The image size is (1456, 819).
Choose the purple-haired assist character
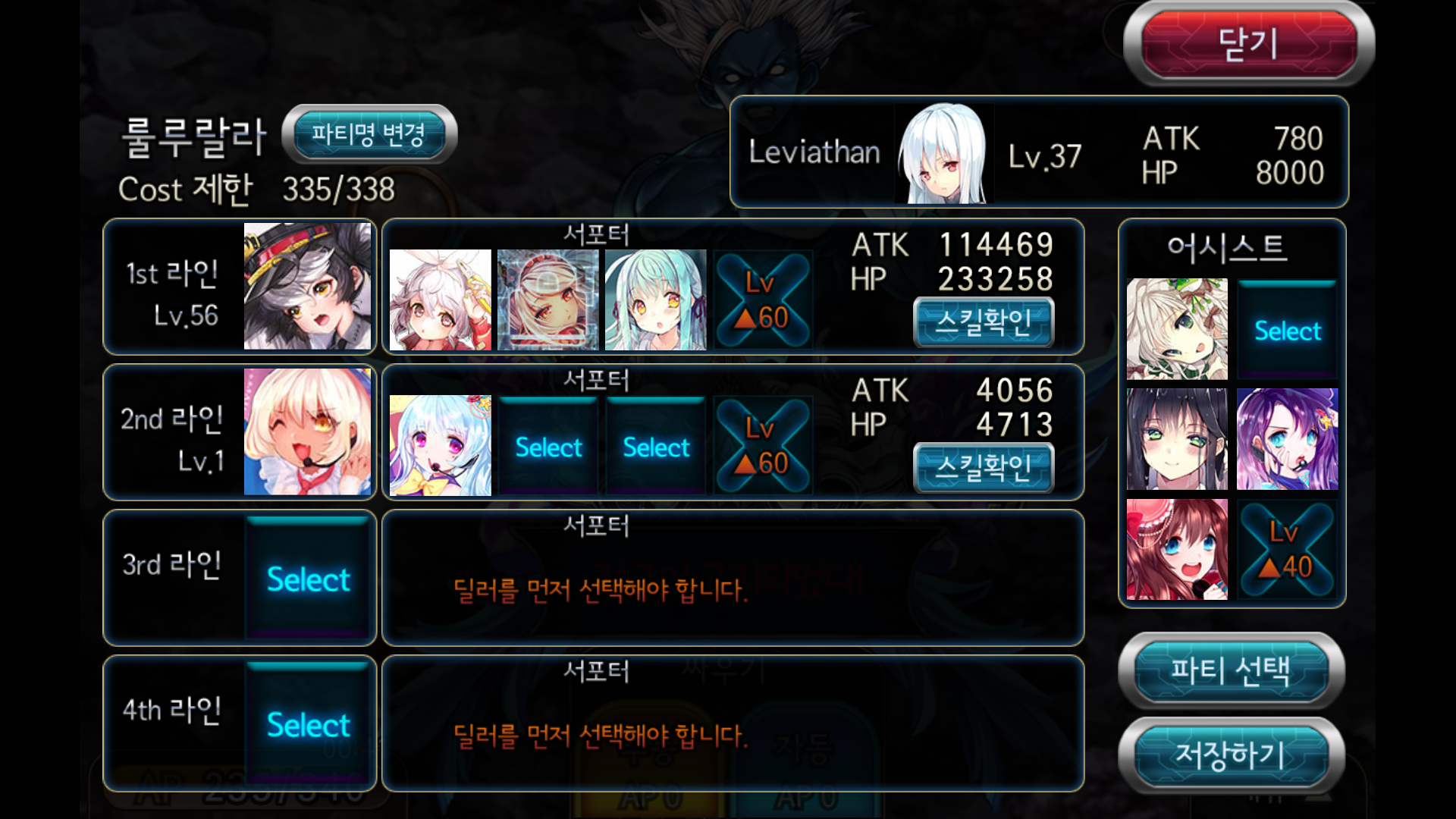(x=1287, y=439)
